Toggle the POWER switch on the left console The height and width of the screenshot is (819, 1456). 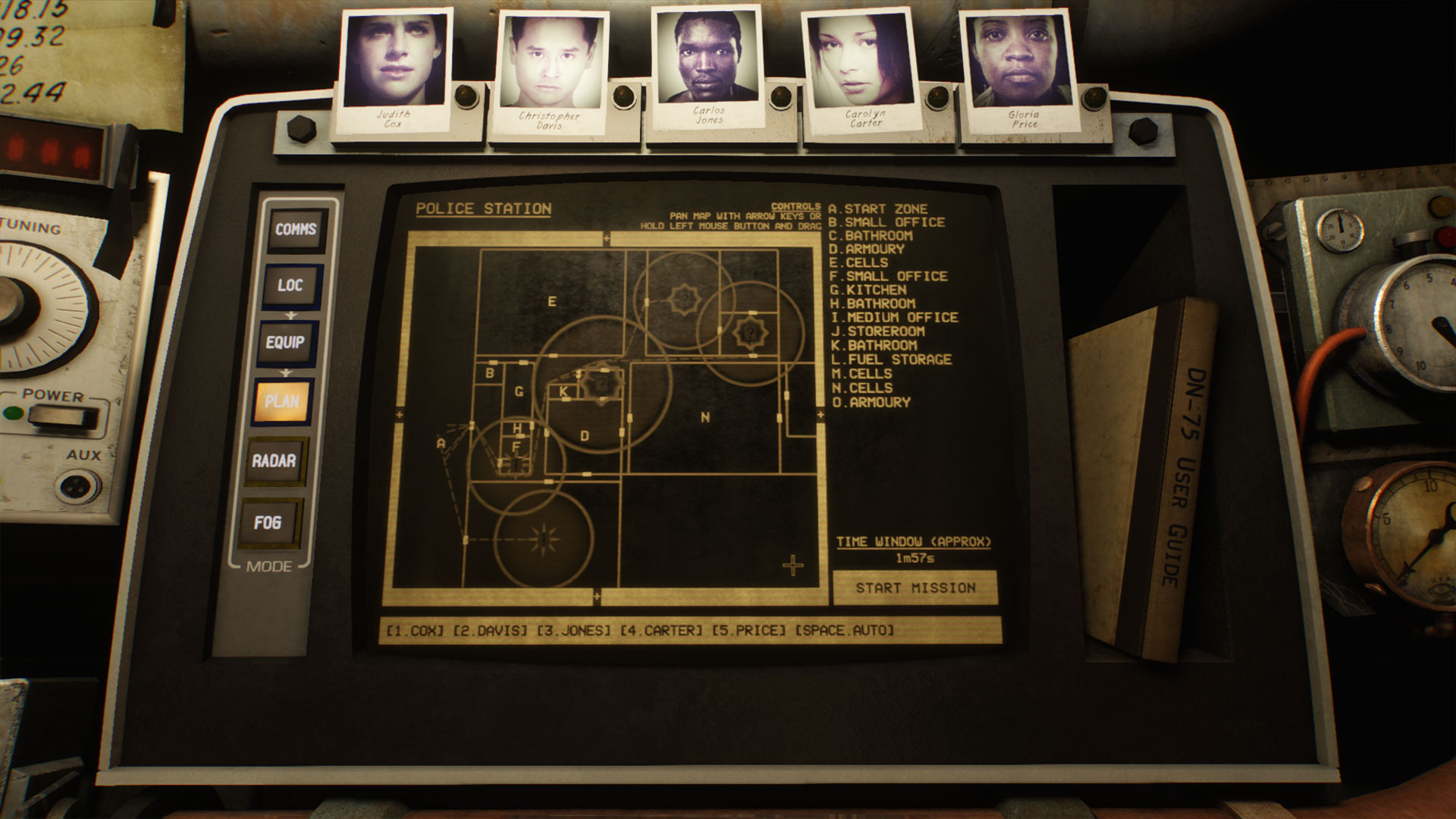(64, 416)
